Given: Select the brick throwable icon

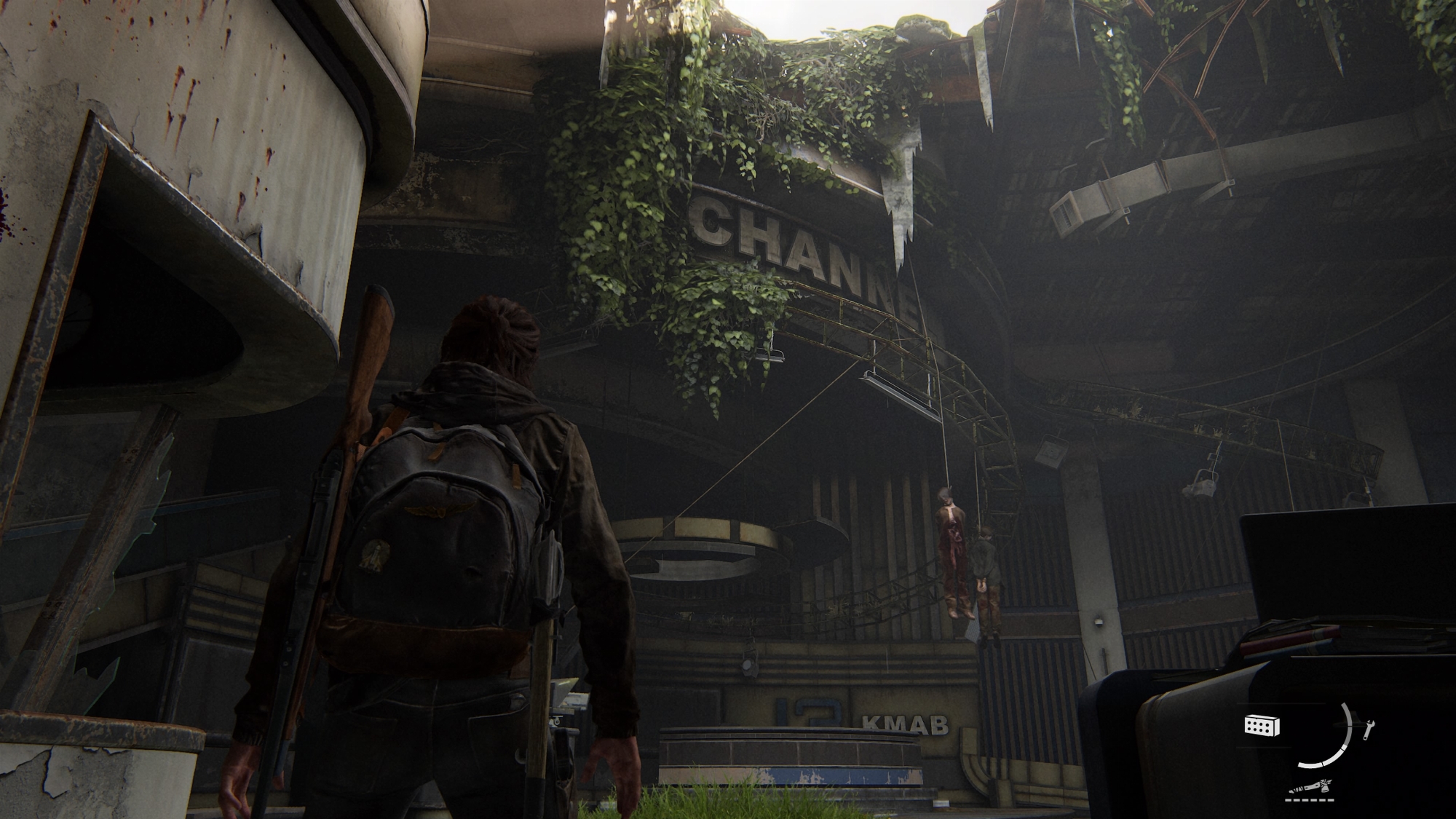Looking at the screenshot, I should 1262,725.
